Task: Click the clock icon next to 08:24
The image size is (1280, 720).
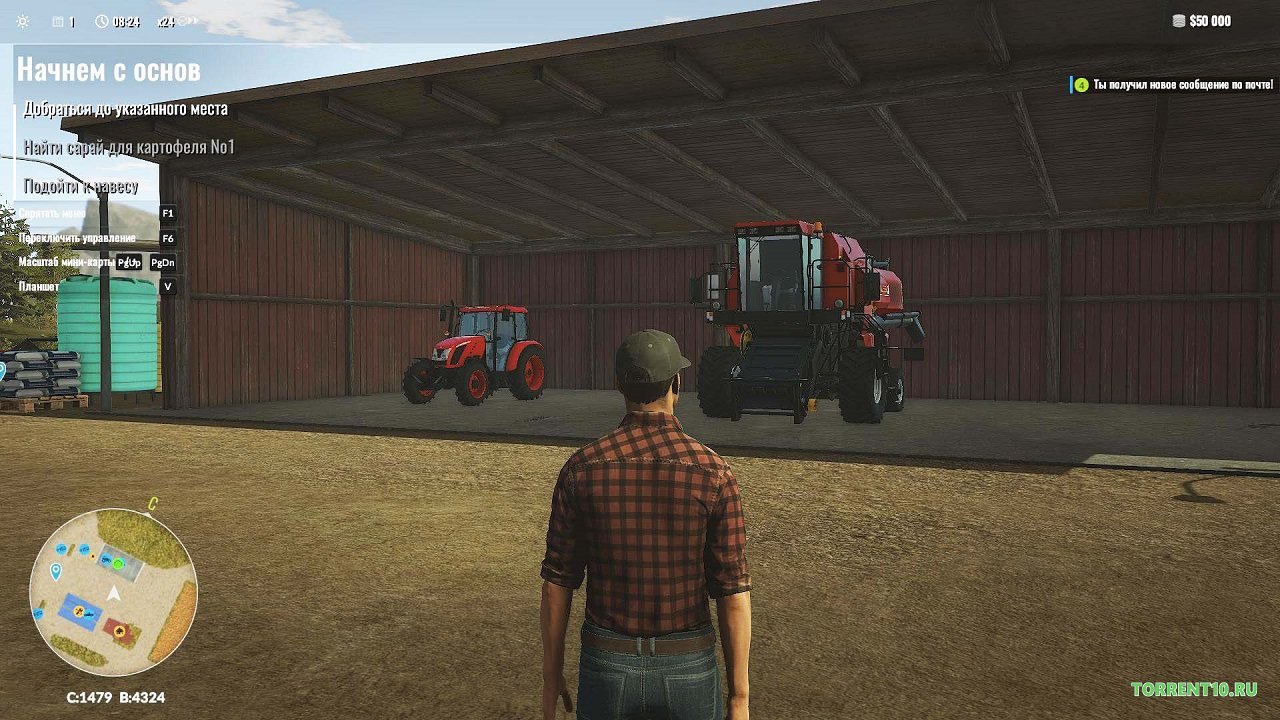Action: pos(103,20)
